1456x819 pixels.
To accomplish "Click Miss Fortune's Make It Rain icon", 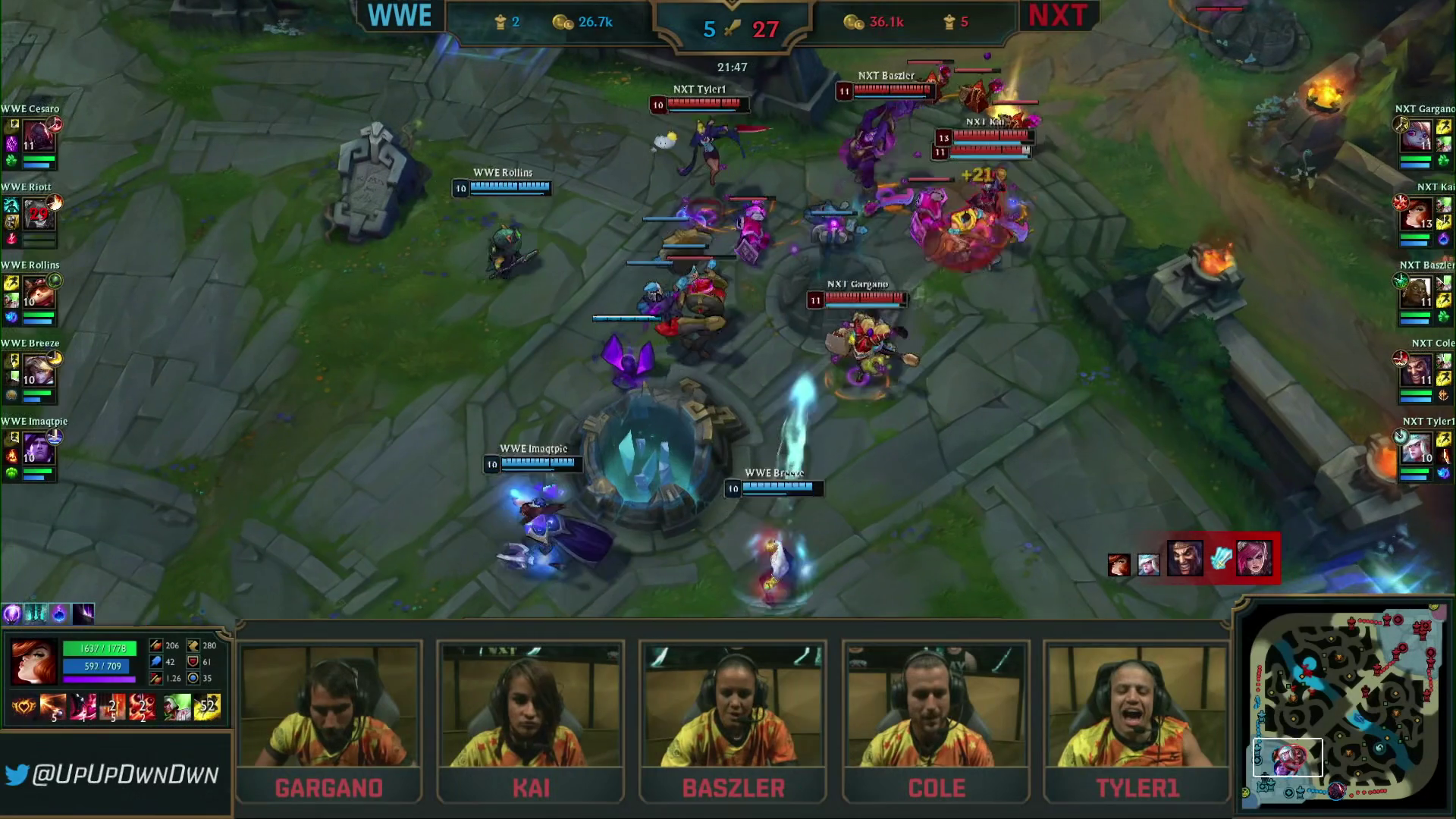I will (x=112, y=707).
